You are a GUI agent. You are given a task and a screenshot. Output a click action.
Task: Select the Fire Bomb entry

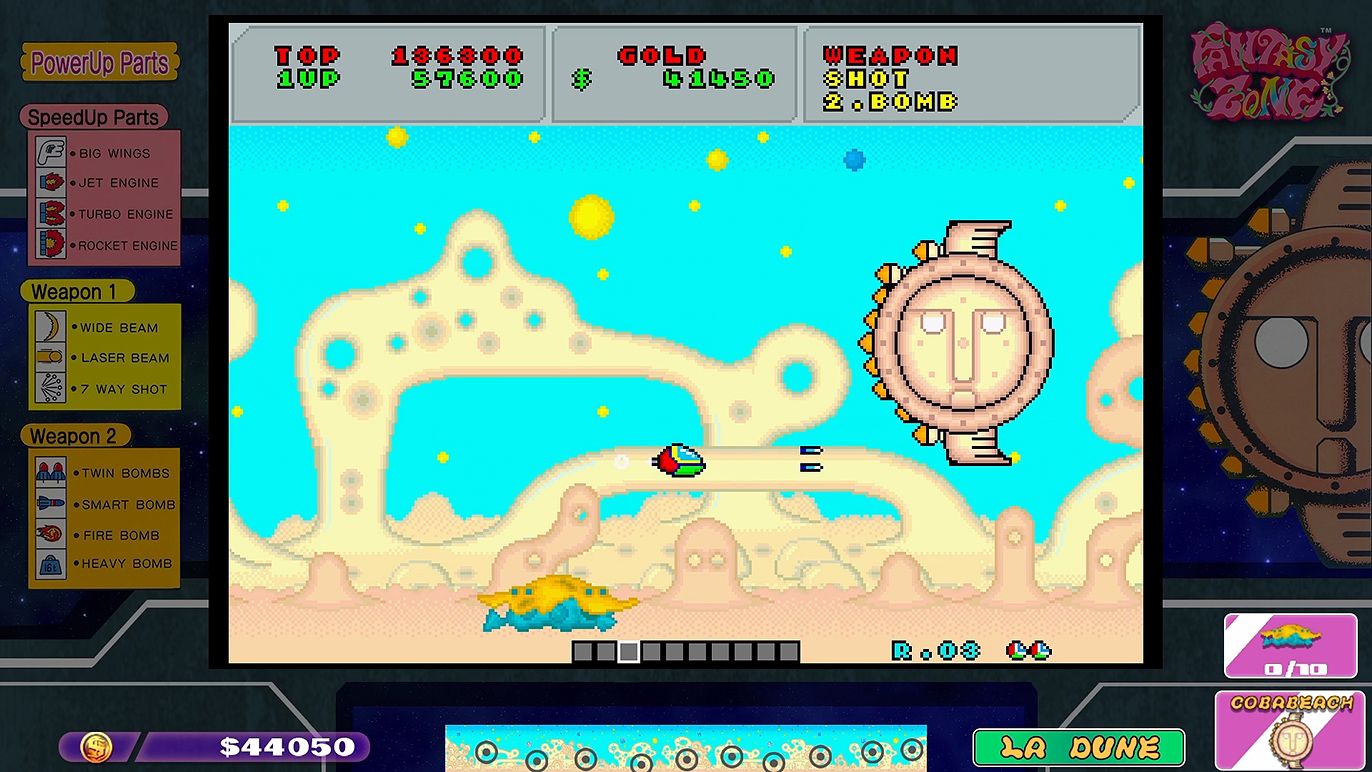tap(104, 535)
